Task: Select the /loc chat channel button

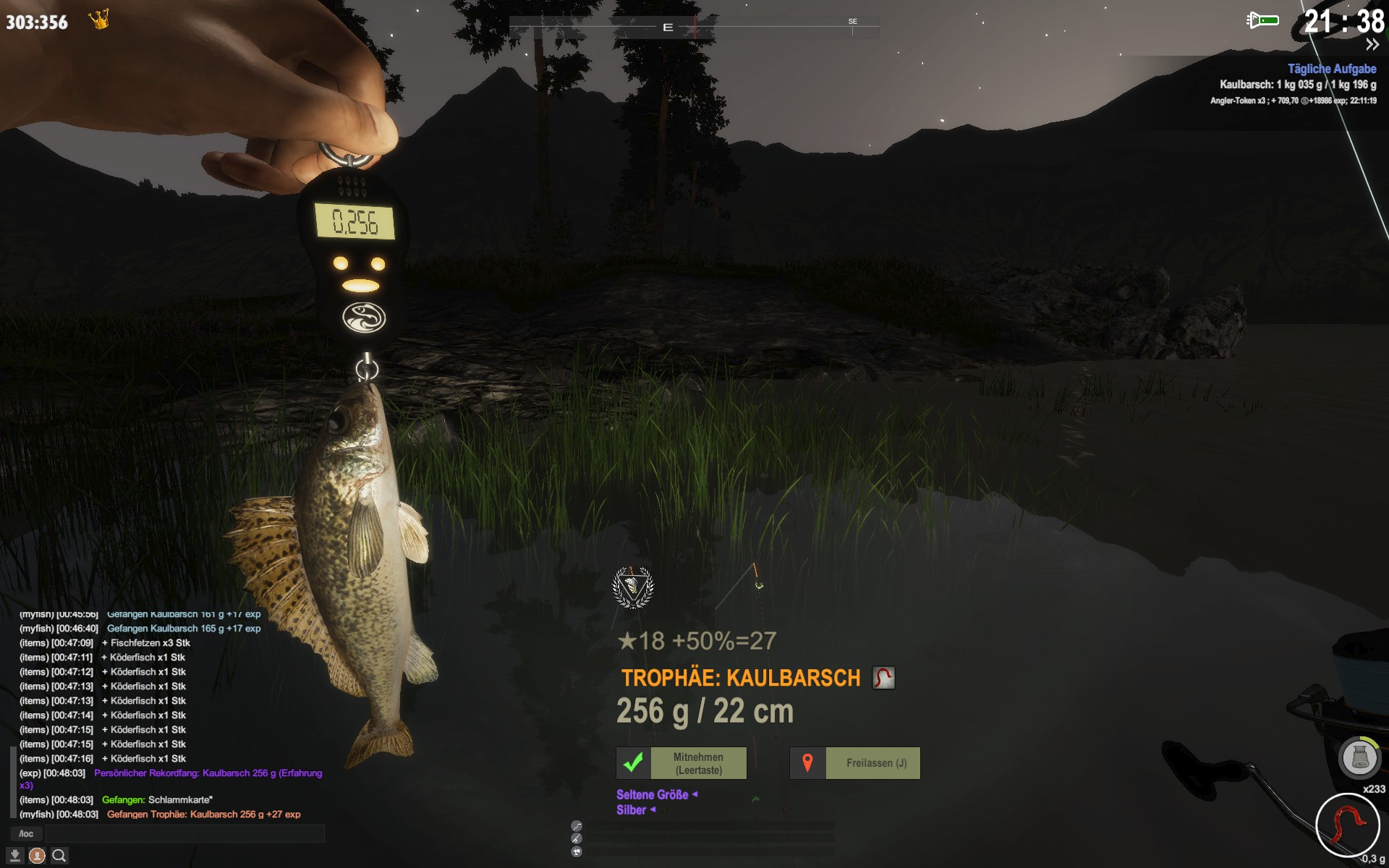Action: (26, 834)
